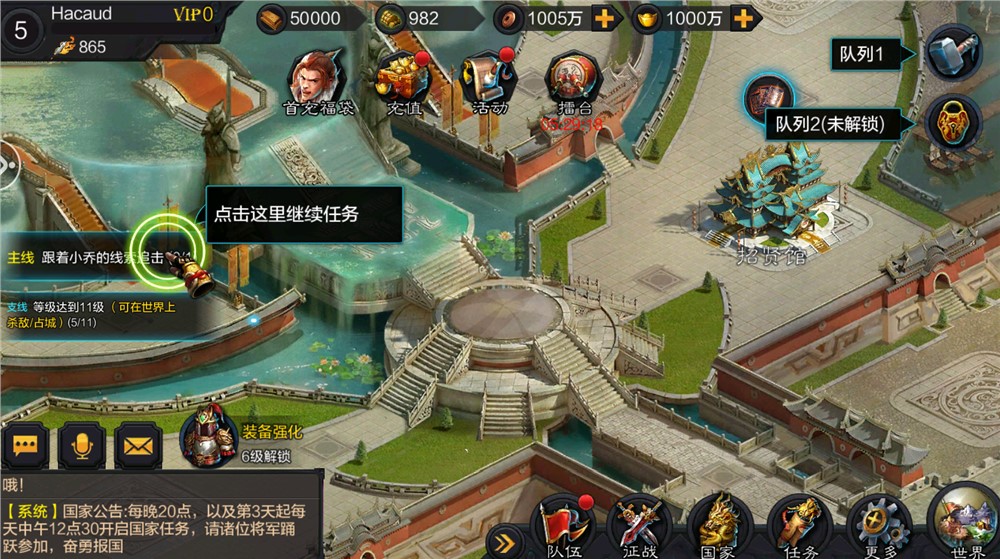
Task: Open the envelope mail button
Action: click(138, 446)
